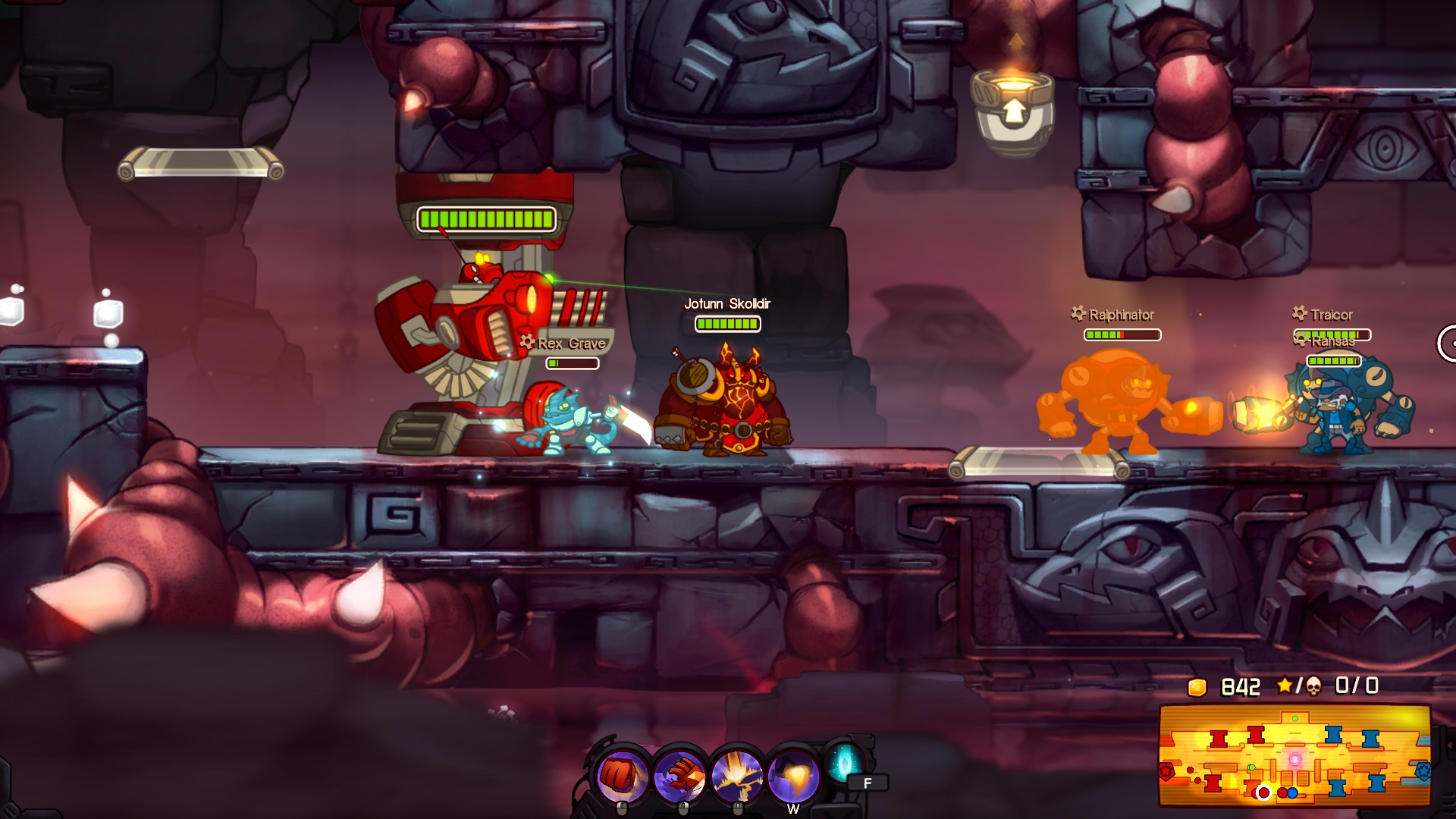Toggle the gear icon next to Traicor's name

[x=1298, y=314]
